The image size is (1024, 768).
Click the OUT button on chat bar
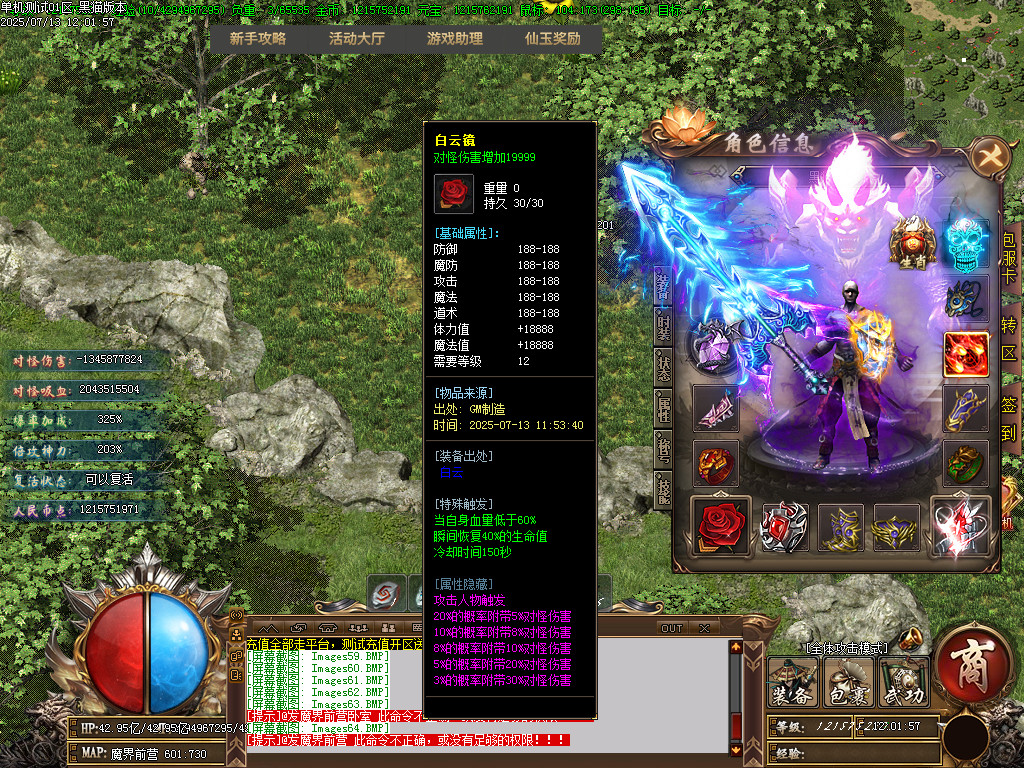[x=672, y=628]
